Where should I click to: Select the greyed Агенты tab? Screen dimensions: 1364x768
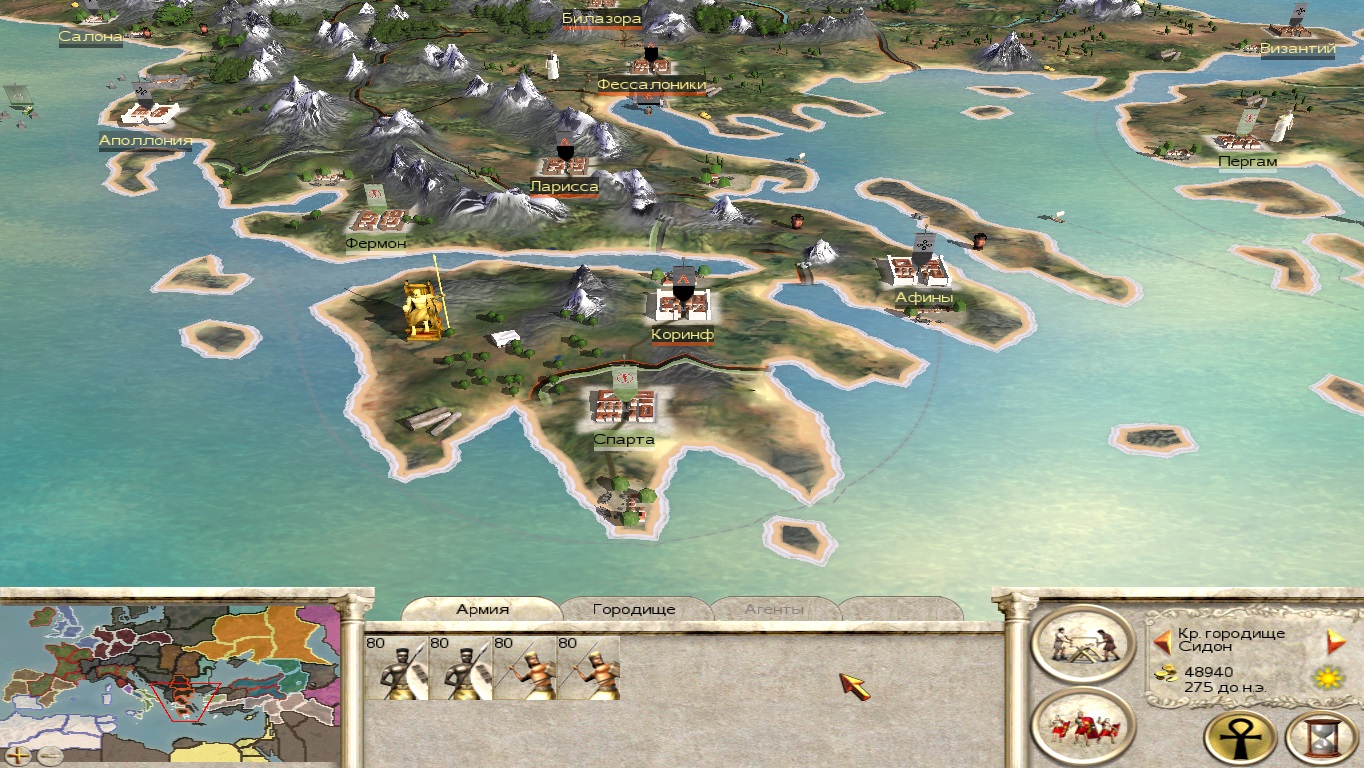point(774,609)
